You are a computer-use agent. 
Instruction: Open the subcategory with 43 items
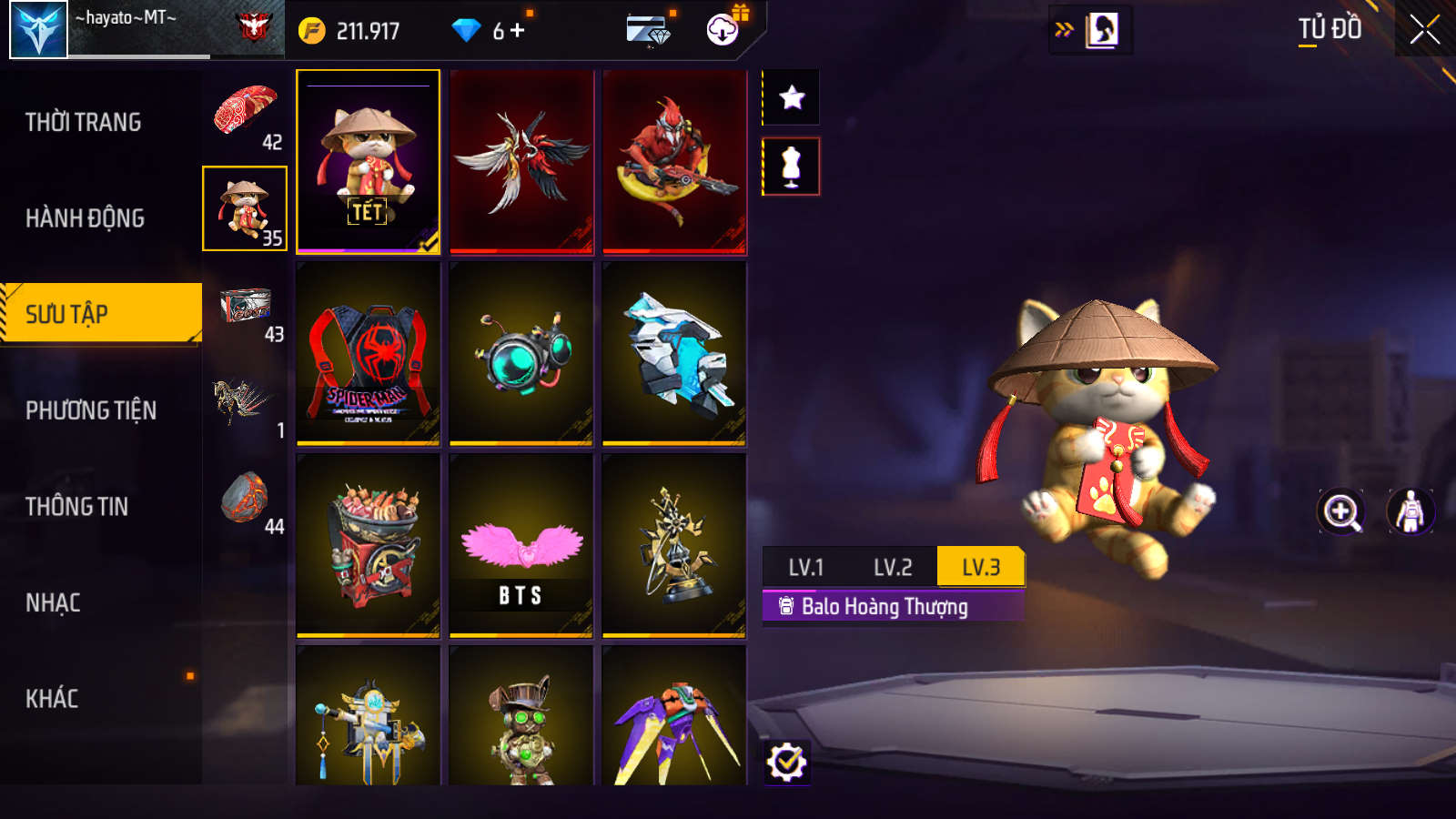[x=247, y=314]
